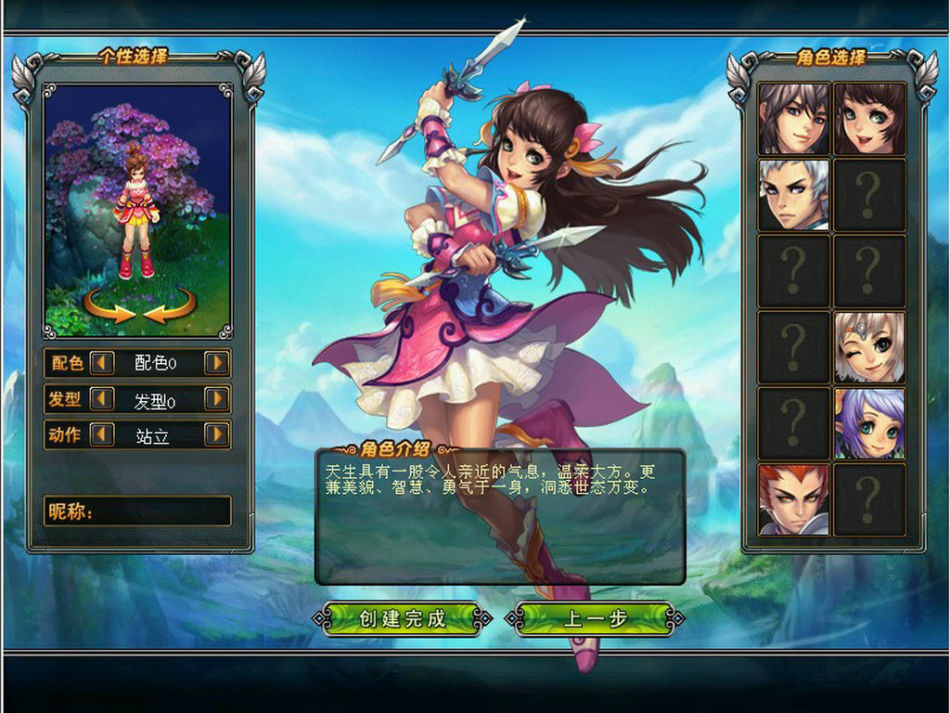The height and width of the screenshot is (713, 950).
Task: Advance to next 发型 hairstyle
Action: point(217,399)
